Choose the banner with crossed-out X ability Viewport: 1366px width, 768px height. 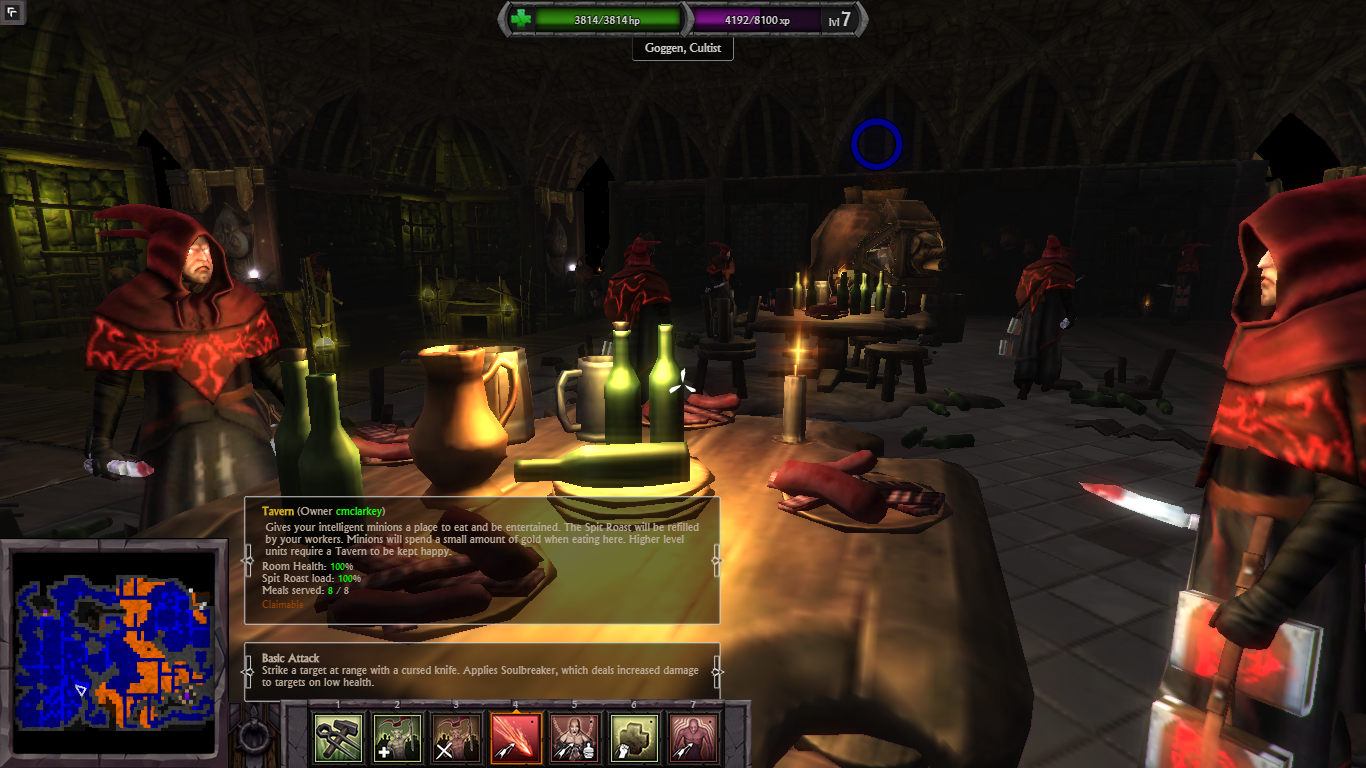tap(457, 738)
